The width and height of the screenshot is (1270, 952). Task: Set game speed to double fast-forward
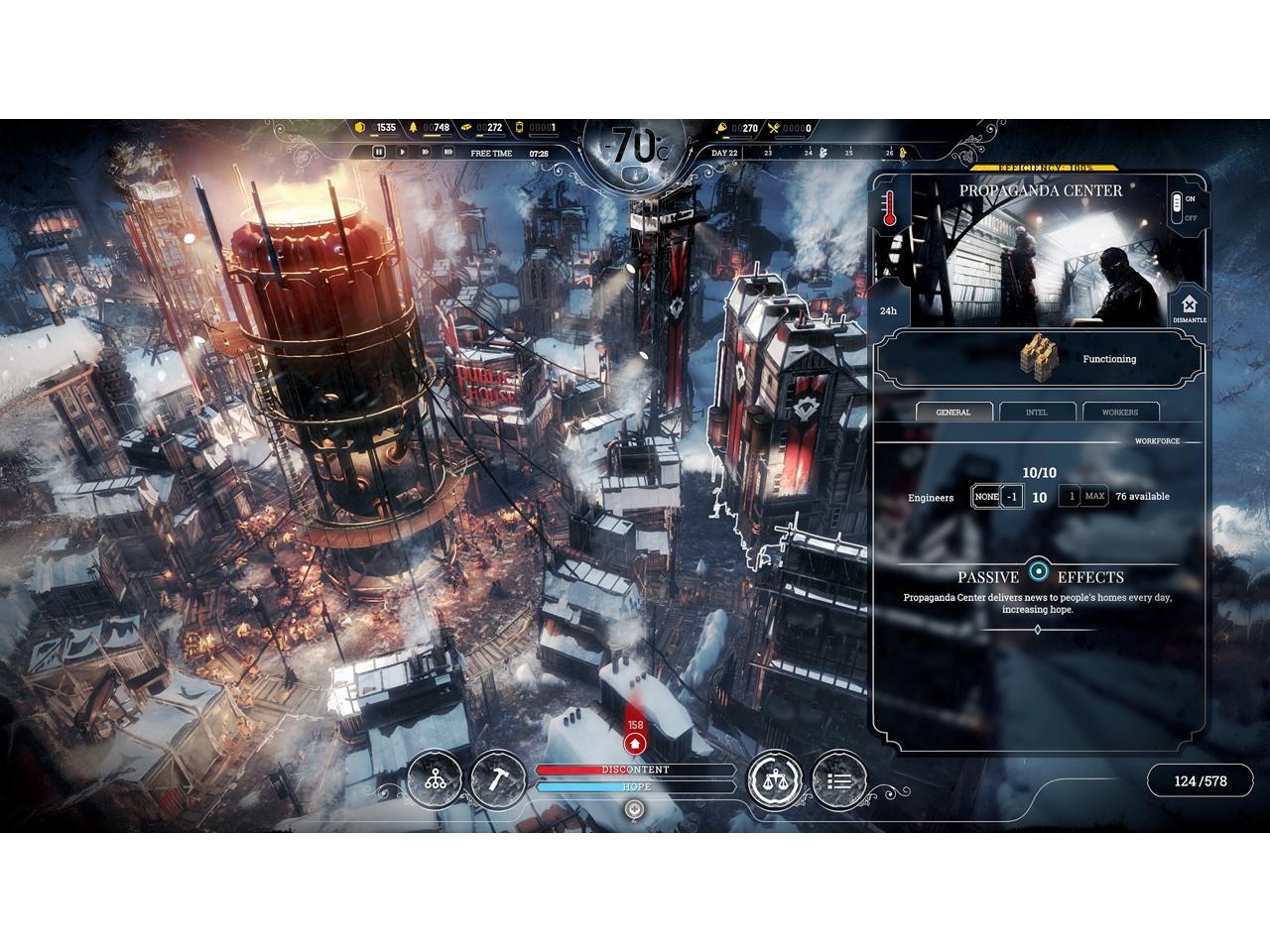pyautogui.click(x=426, y=153)
